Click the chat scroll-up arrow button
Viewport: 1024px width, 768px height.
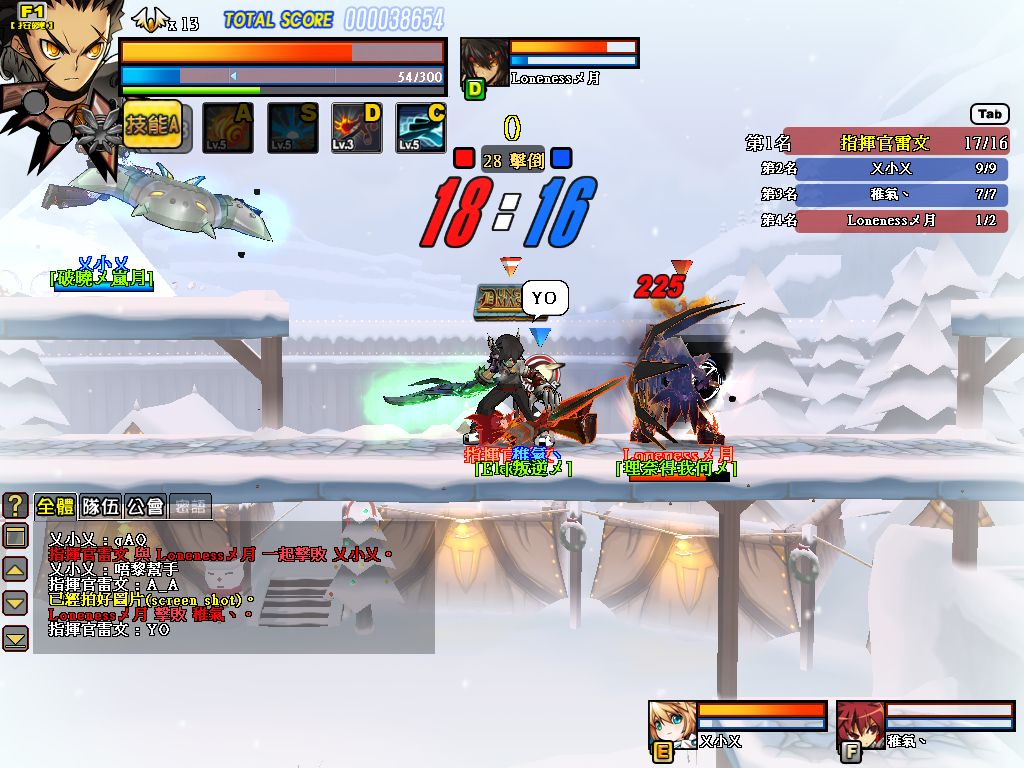coord(15,570)
